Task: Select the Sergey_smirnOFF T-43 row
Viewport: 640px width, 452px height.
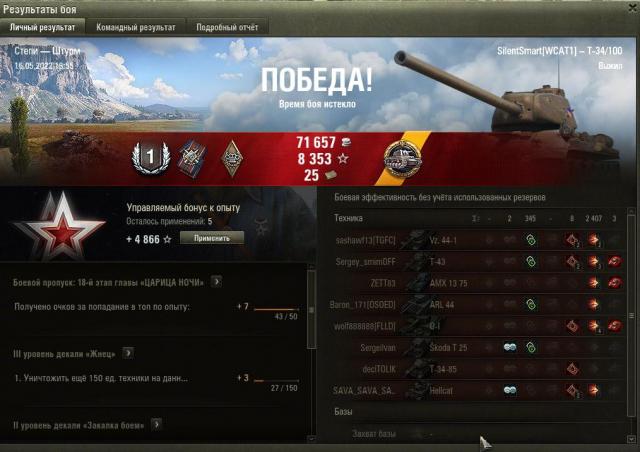Action: 478,261
